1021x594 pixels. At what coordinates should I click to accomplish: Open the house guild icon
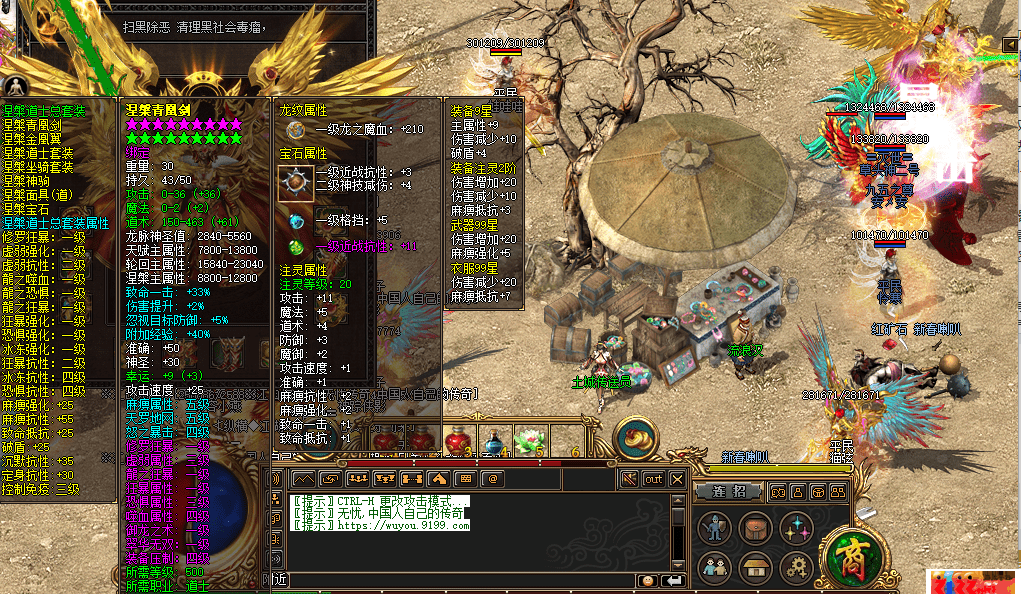click(755, 567)
